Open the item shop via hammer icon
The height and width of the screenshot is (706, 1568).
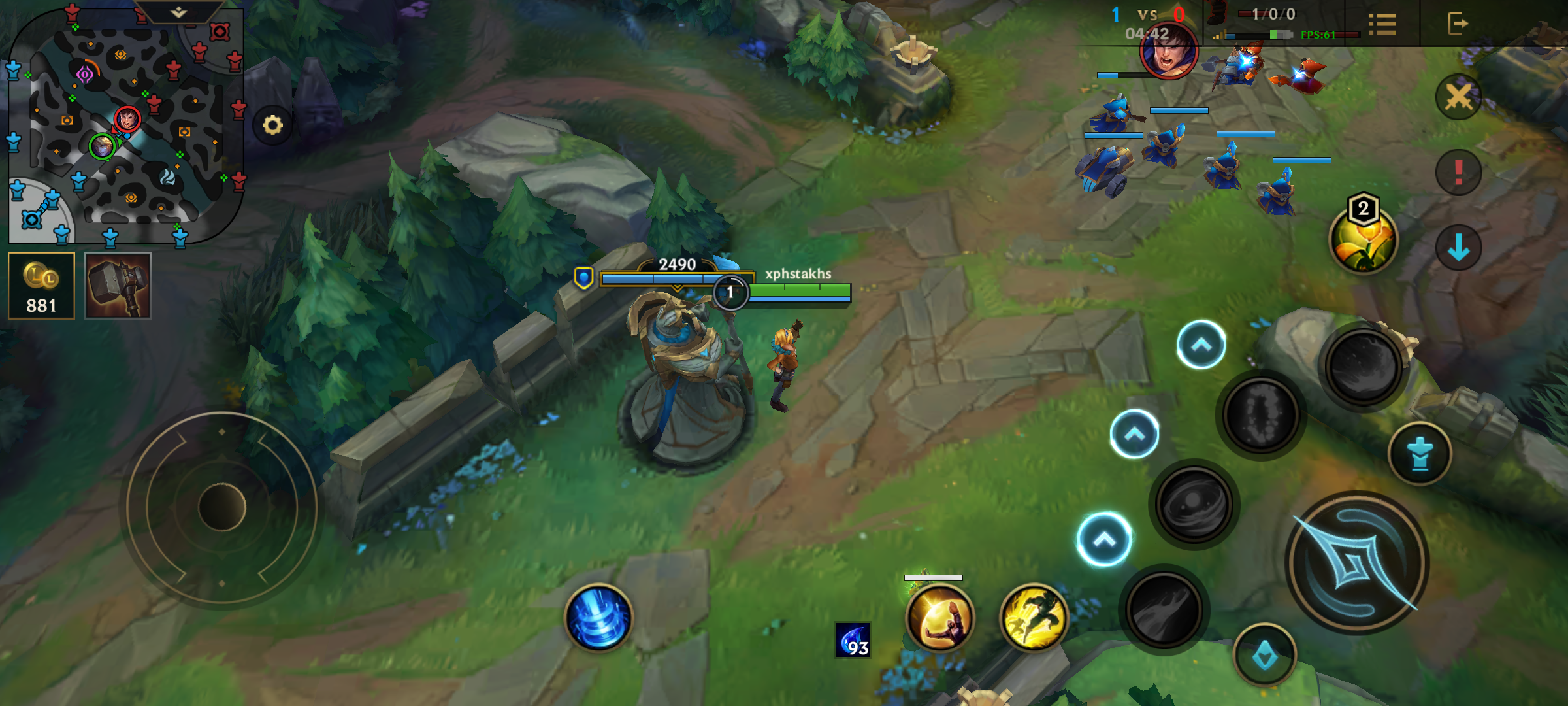[x=118, y=284]
